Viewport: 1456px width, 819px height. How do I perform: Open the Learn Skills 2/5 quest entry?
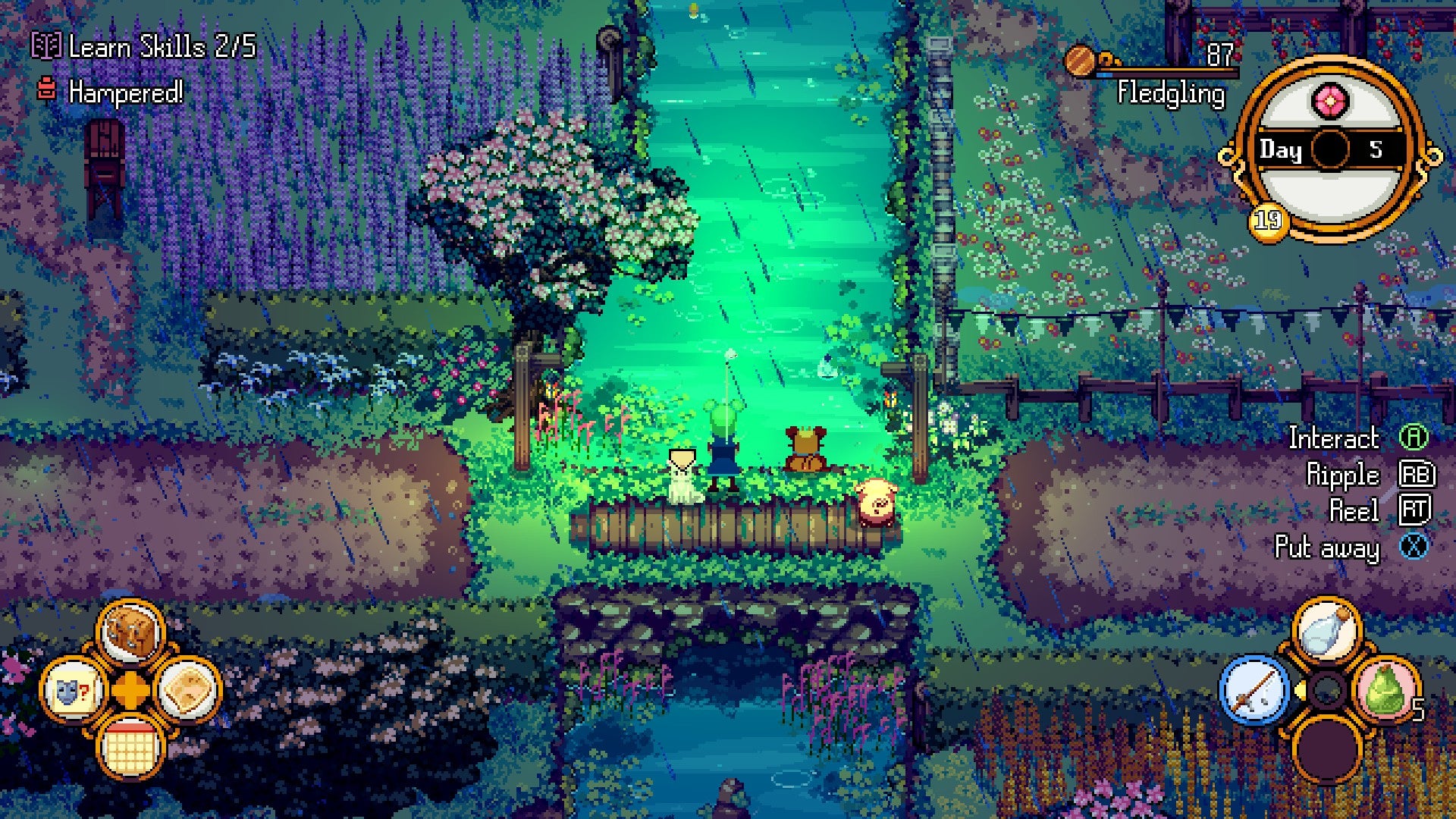pyautogui.click(x=159, y=49)
